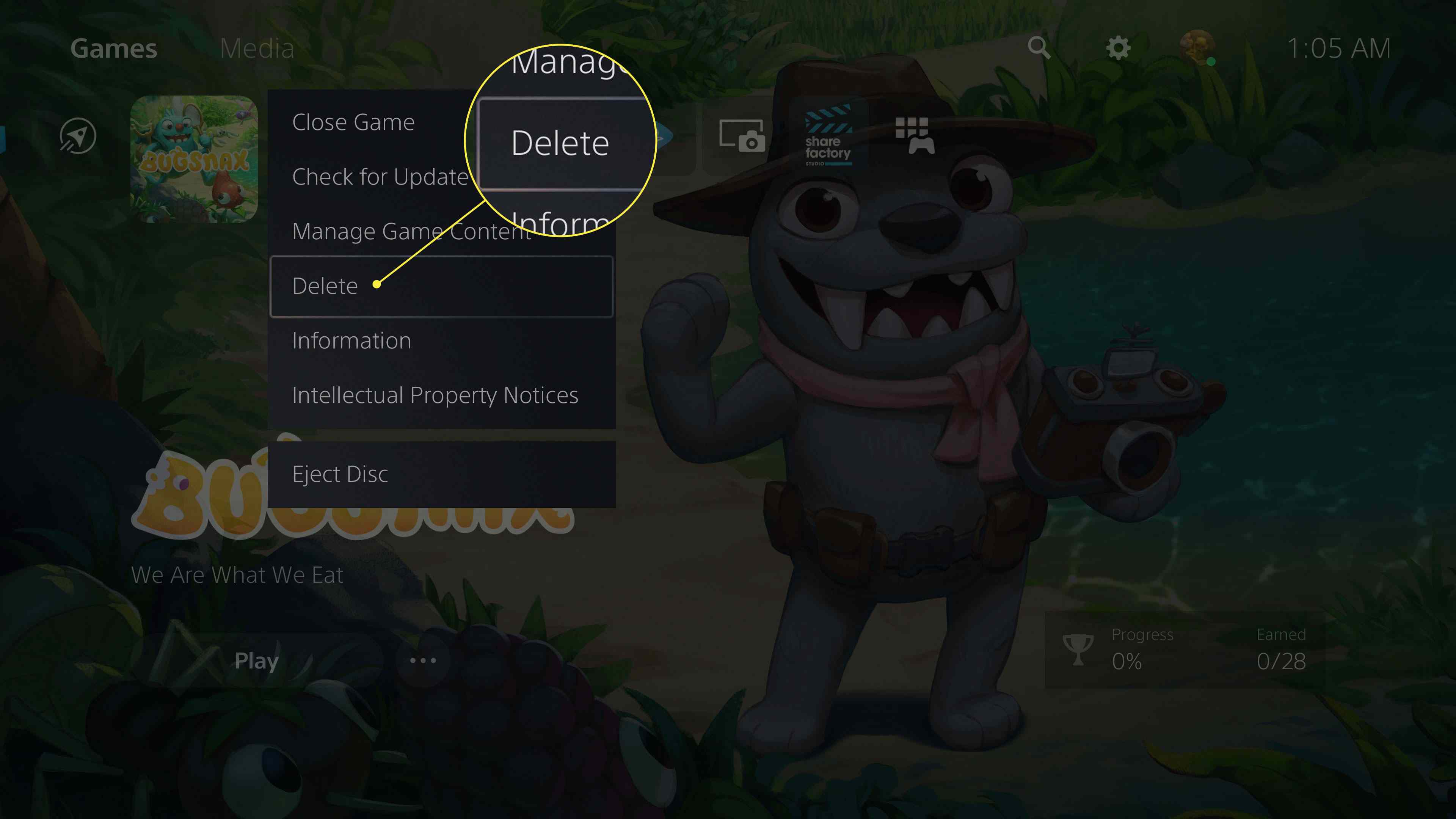View Intellectual Property Notices
This screenshot has height=819, width=1456.
[x=435, y=395]
